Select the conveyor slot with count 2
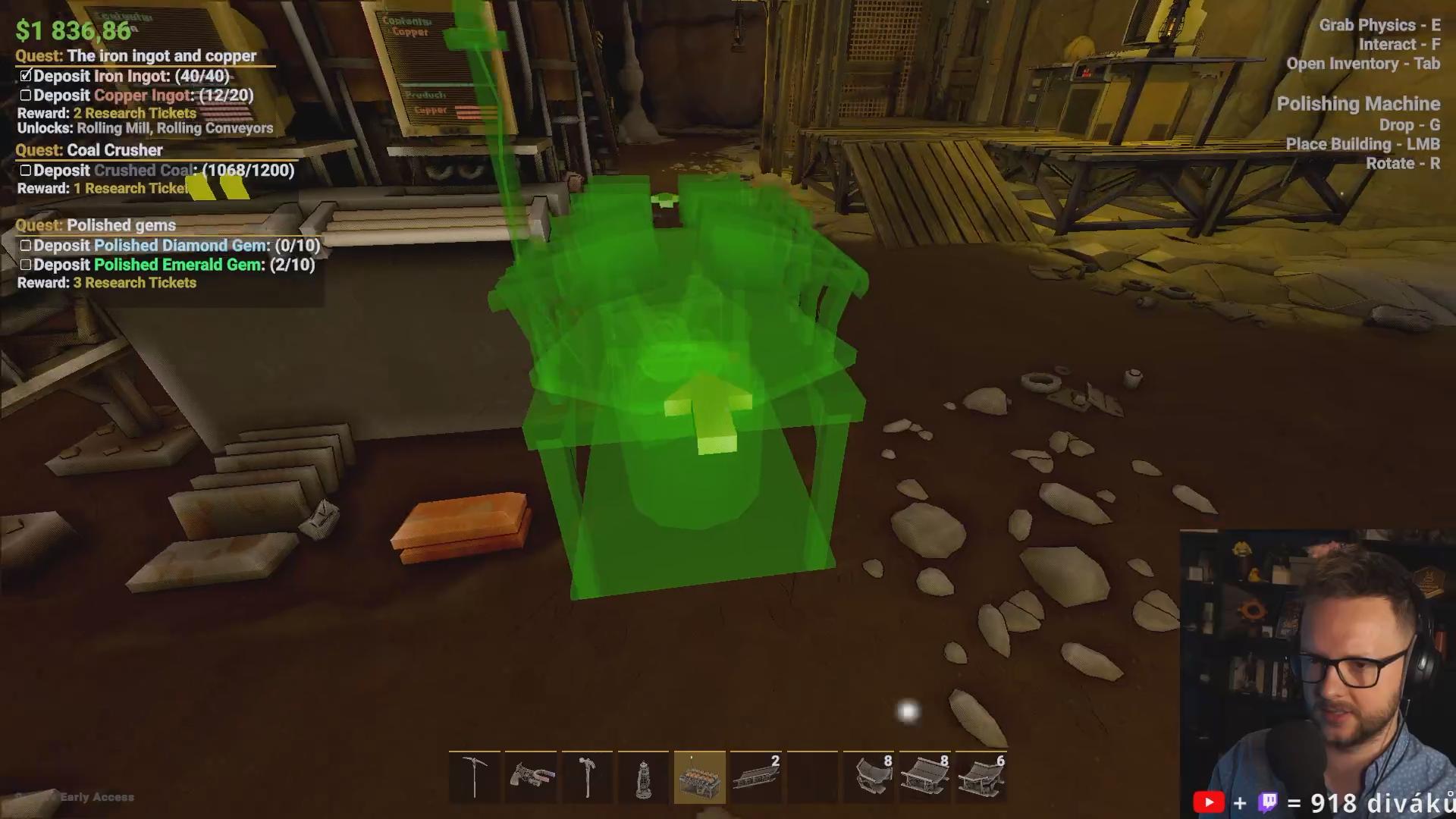Screen dimensions: 1456x819 click(755, 777)
